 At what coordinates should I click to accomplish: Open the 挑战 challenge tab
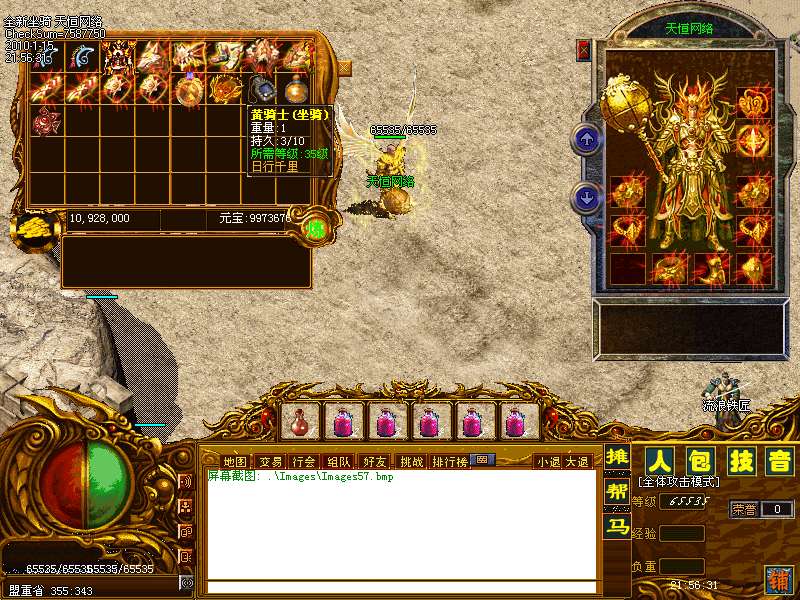[411, 462]
